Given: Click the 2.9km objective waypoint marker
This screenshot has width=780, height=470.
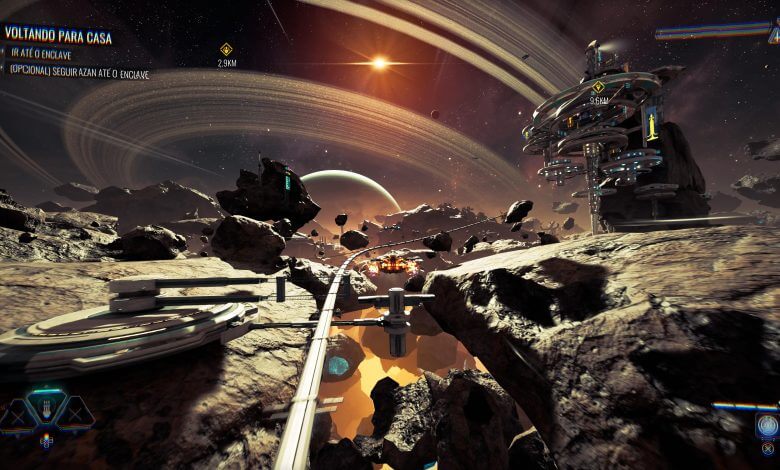Looking at the screenshot, I should point(226,49).
